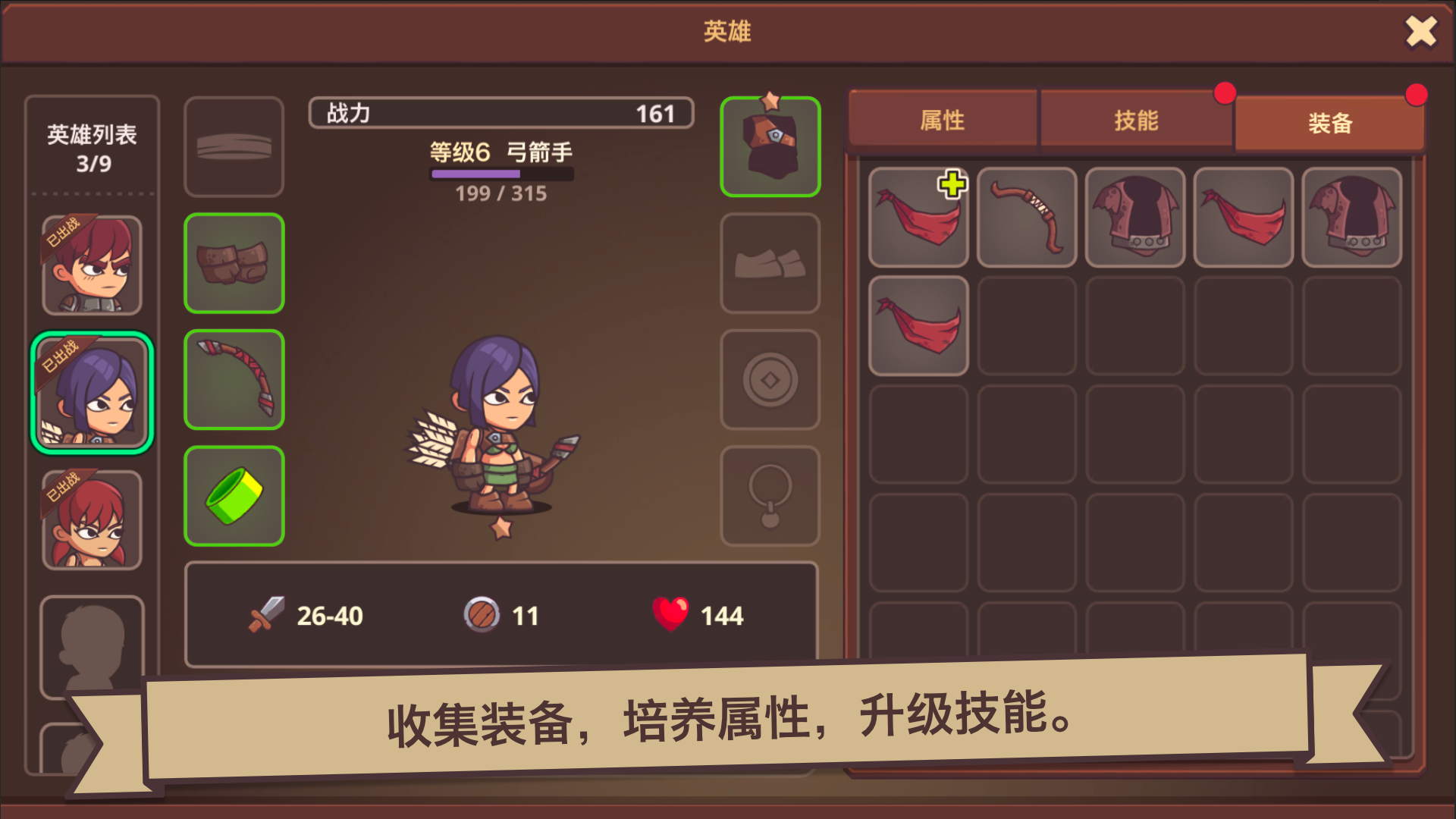The height and width of the screenshot is (819, 1456).
Task: Equip the red scarf marked with plus
Action: click(x=918, y=219)
